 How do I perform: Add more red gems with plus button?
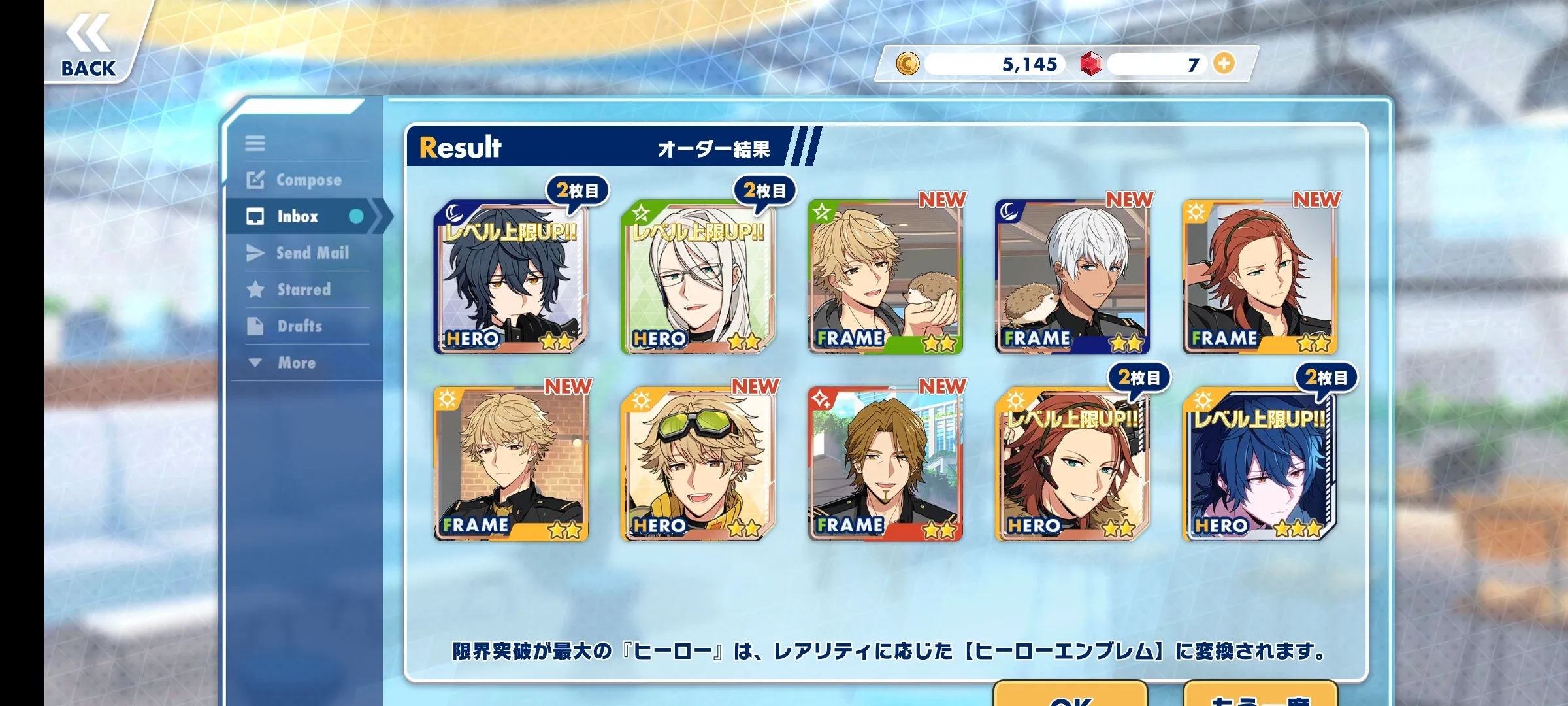pos(1224,63)
